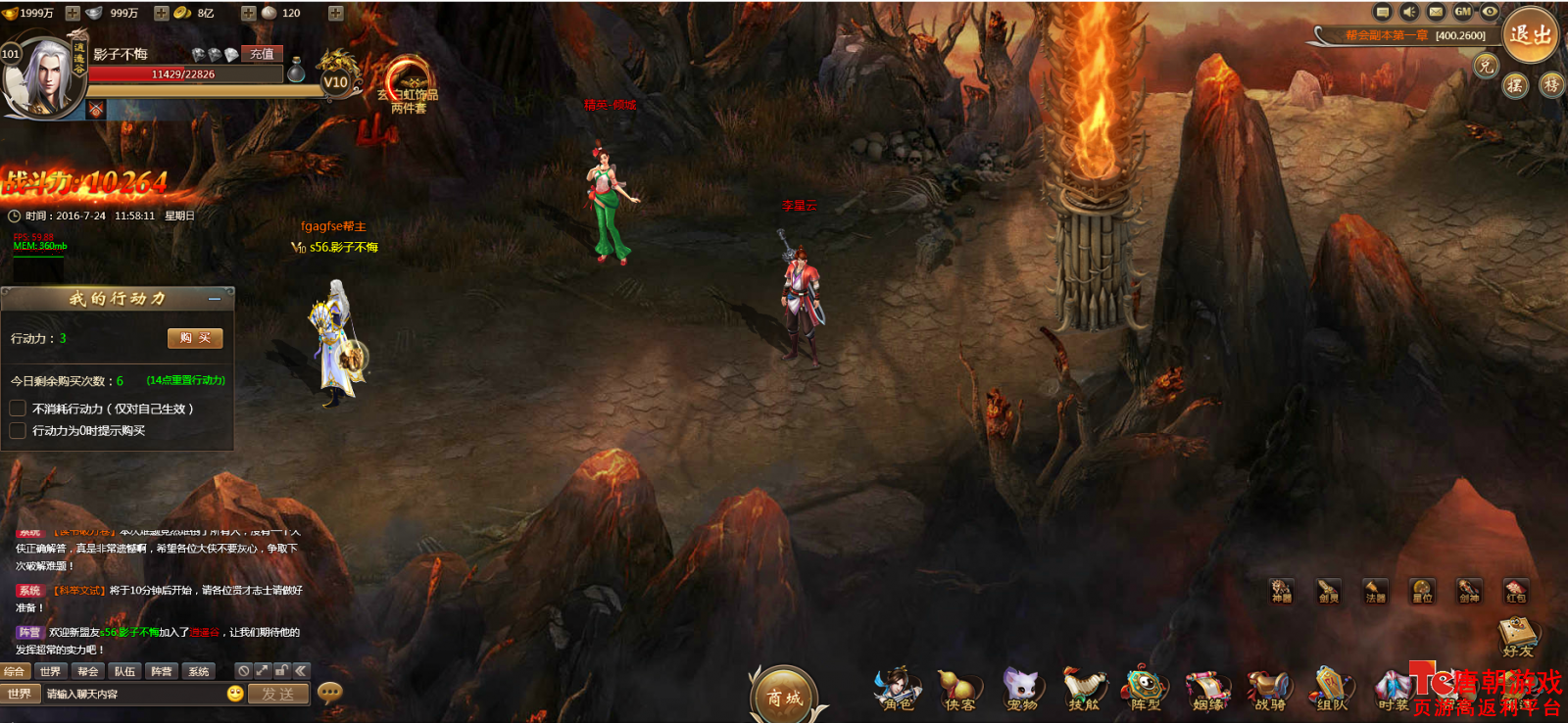Switch to the 系统 chat tab
1568x723 pixels.
199,671
